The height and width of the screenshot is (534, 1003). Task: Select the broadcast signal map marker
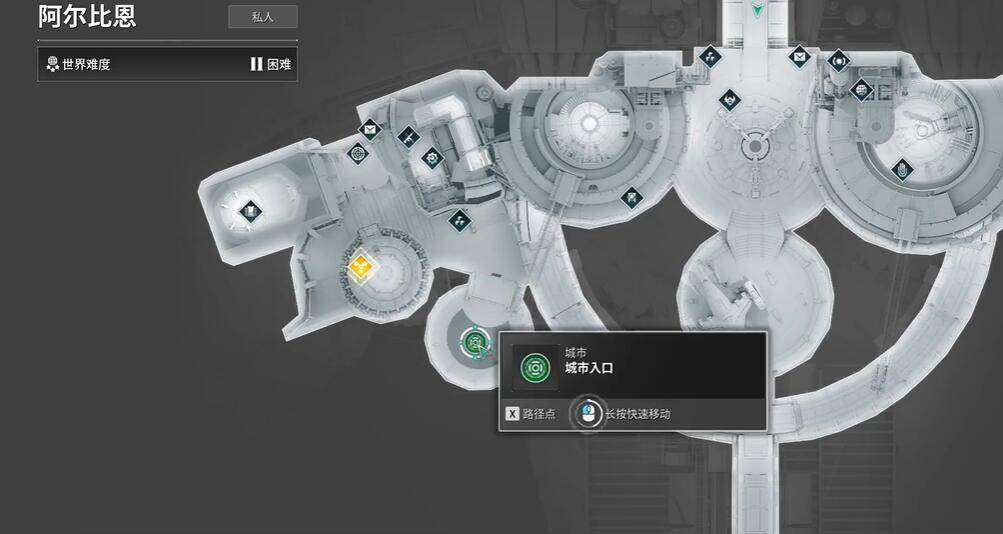pyautogui.click(x=837, y=61)
